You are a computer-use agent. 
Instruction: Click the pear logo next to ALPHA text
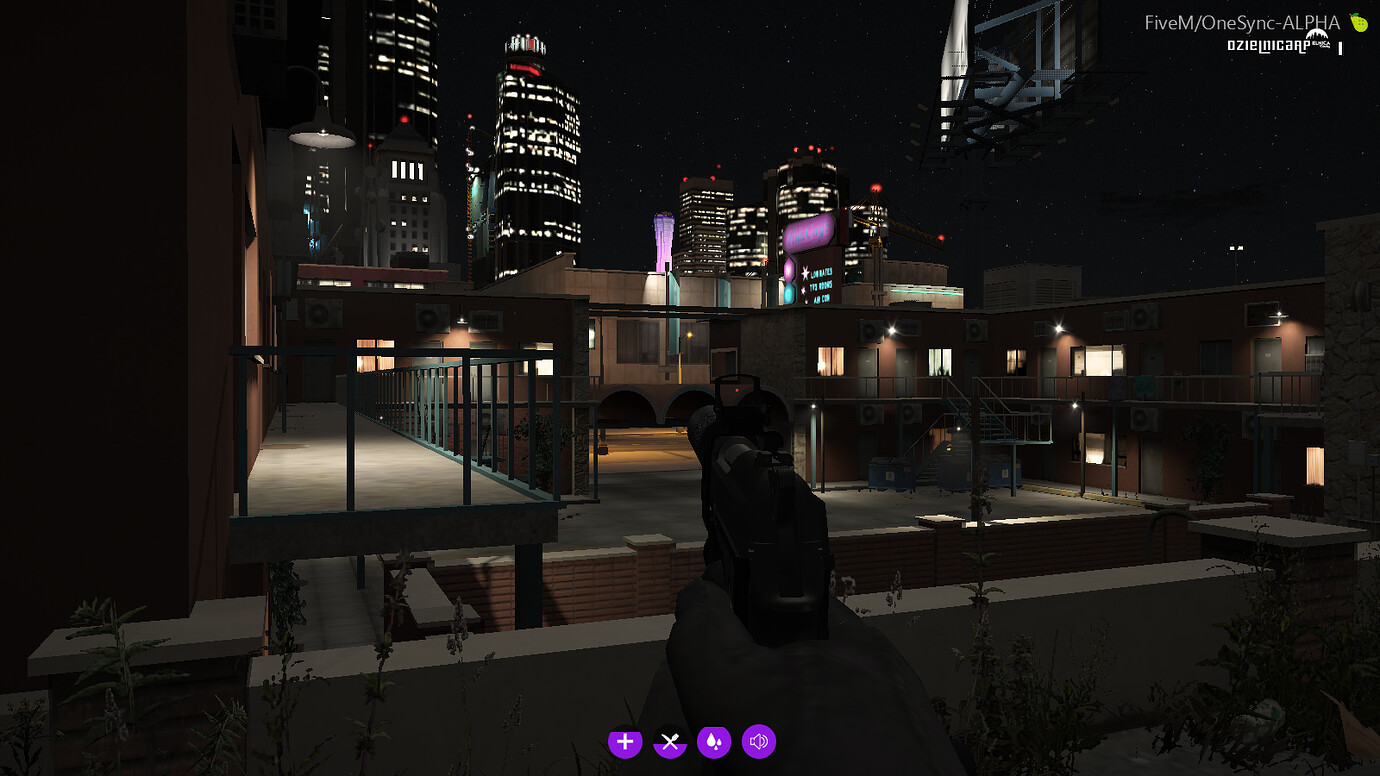point(1358,22)
